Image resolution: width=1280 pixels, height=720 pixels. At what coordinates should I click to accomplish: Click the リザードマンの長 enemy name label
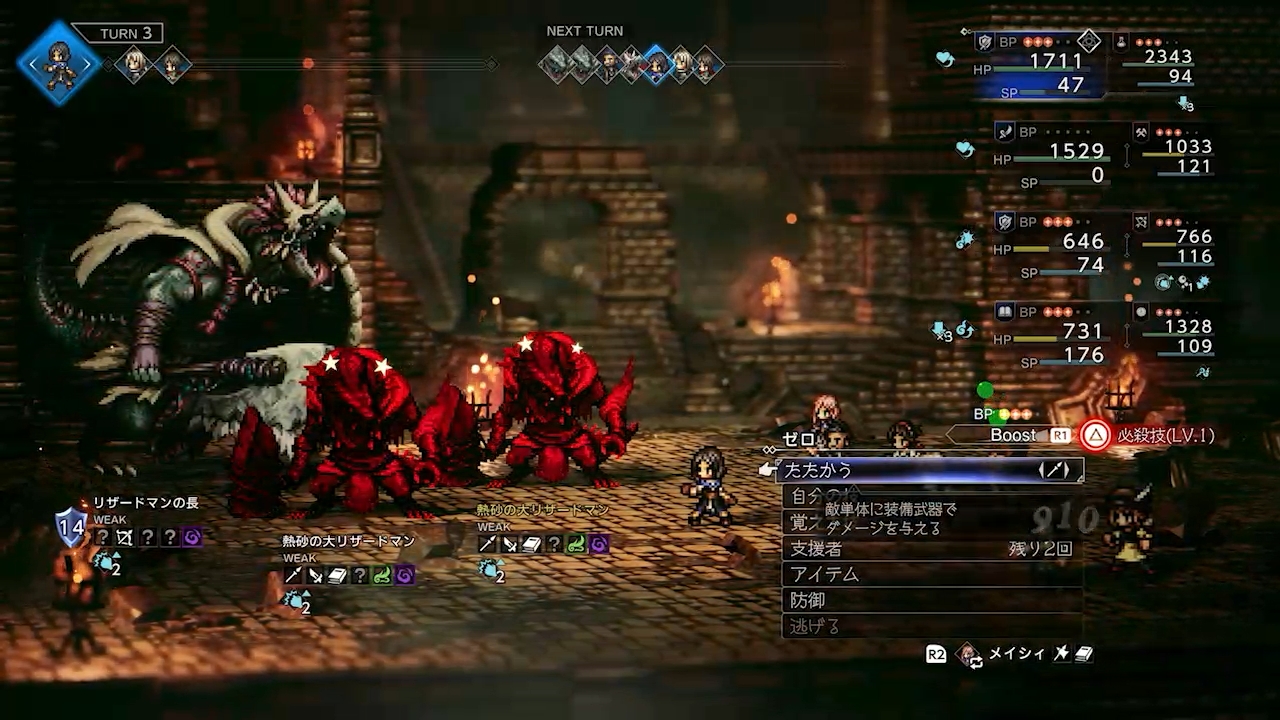click(x=146, y=503)
